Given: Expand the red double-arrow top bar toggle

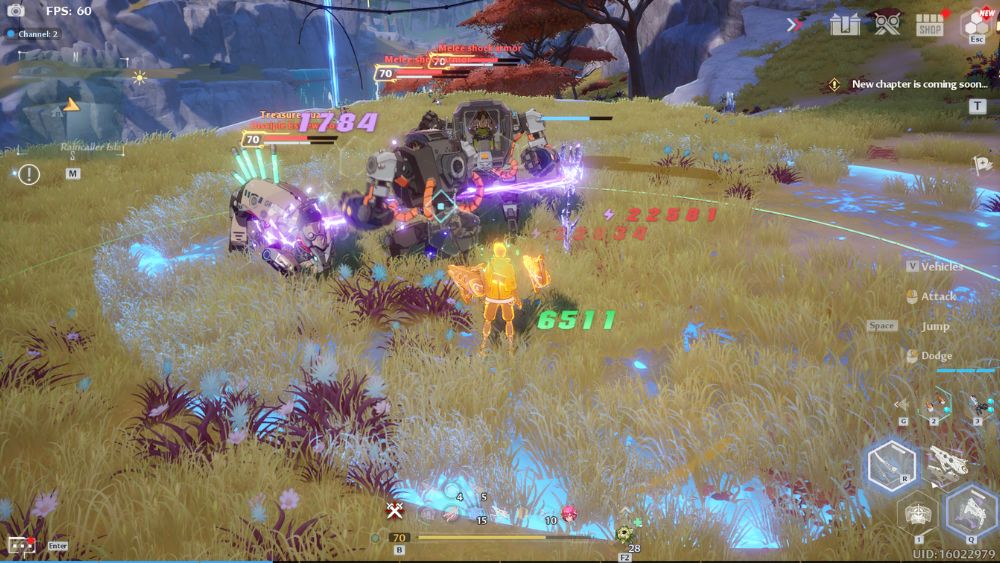Looking at the screenshot, I should click(x=795, y=25).
